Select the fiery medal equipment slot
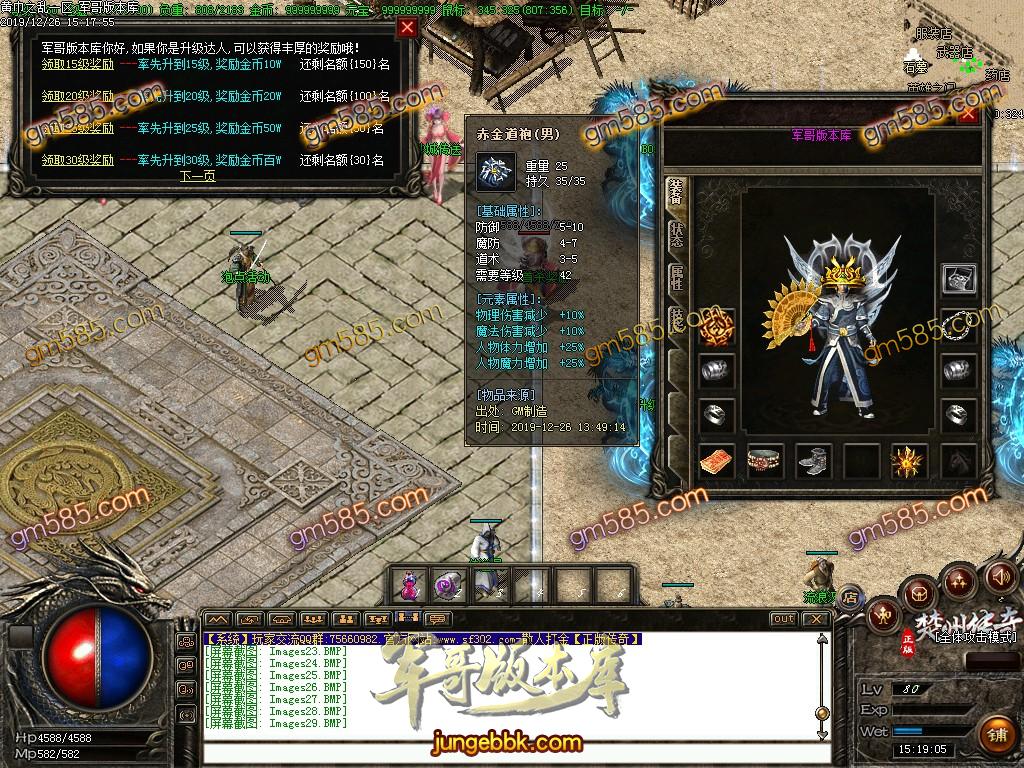The width and height of the screenshot is (1024, 768). point(909,461)
